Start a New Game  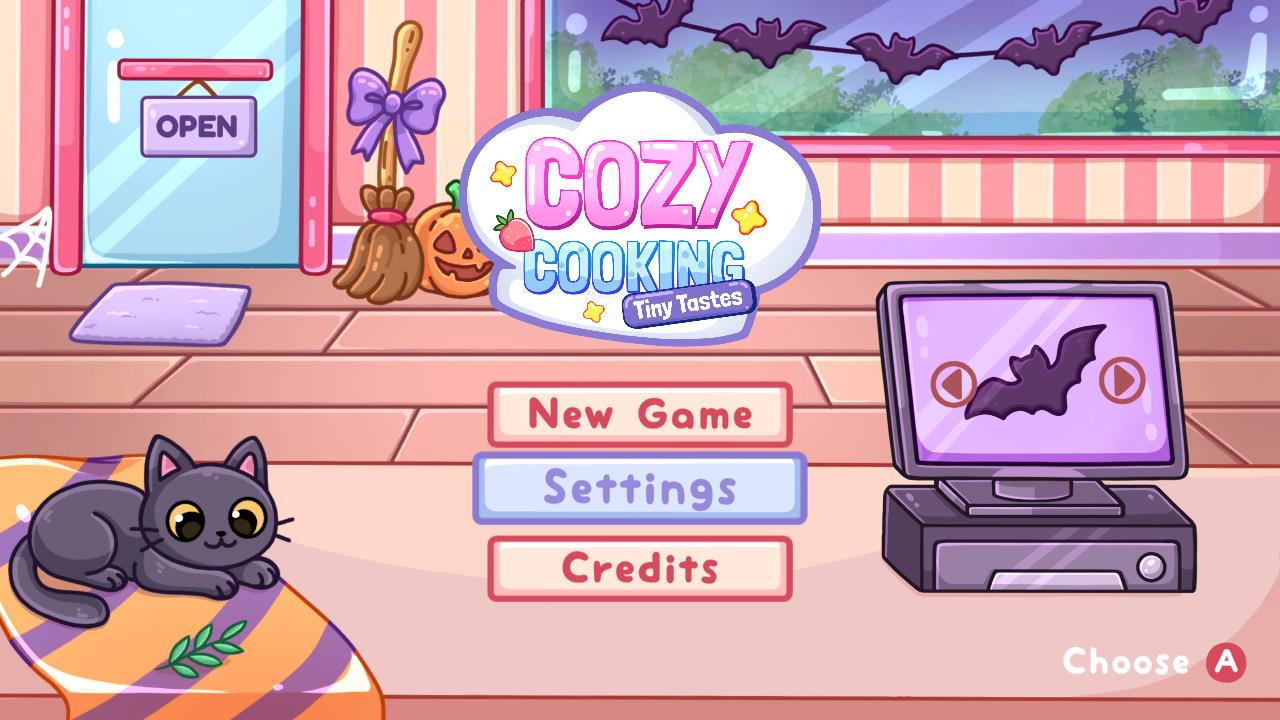click(638, 413)
